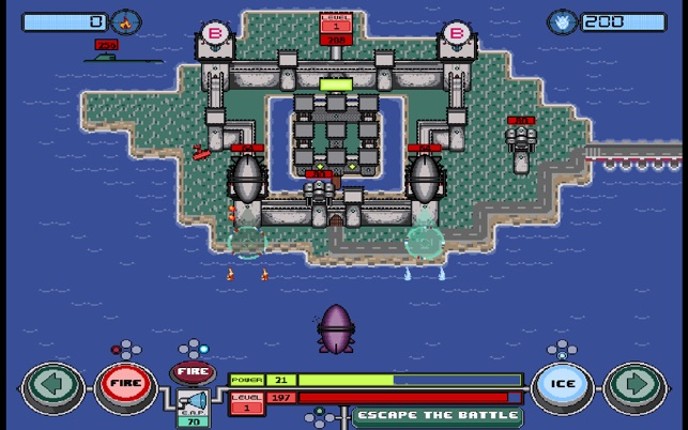Shoot the ICE weapon button
The height and width of the screenshot is (430, 688).
(x=561, y=385)
